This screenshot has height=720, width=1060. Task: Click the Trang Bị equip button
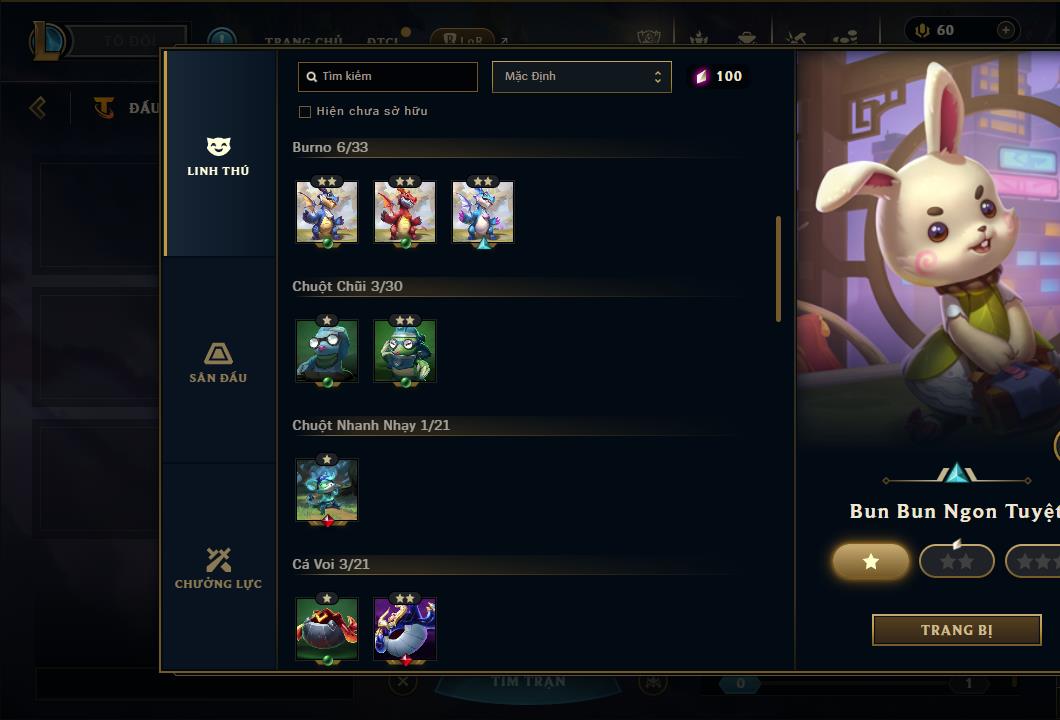(957, 630)
